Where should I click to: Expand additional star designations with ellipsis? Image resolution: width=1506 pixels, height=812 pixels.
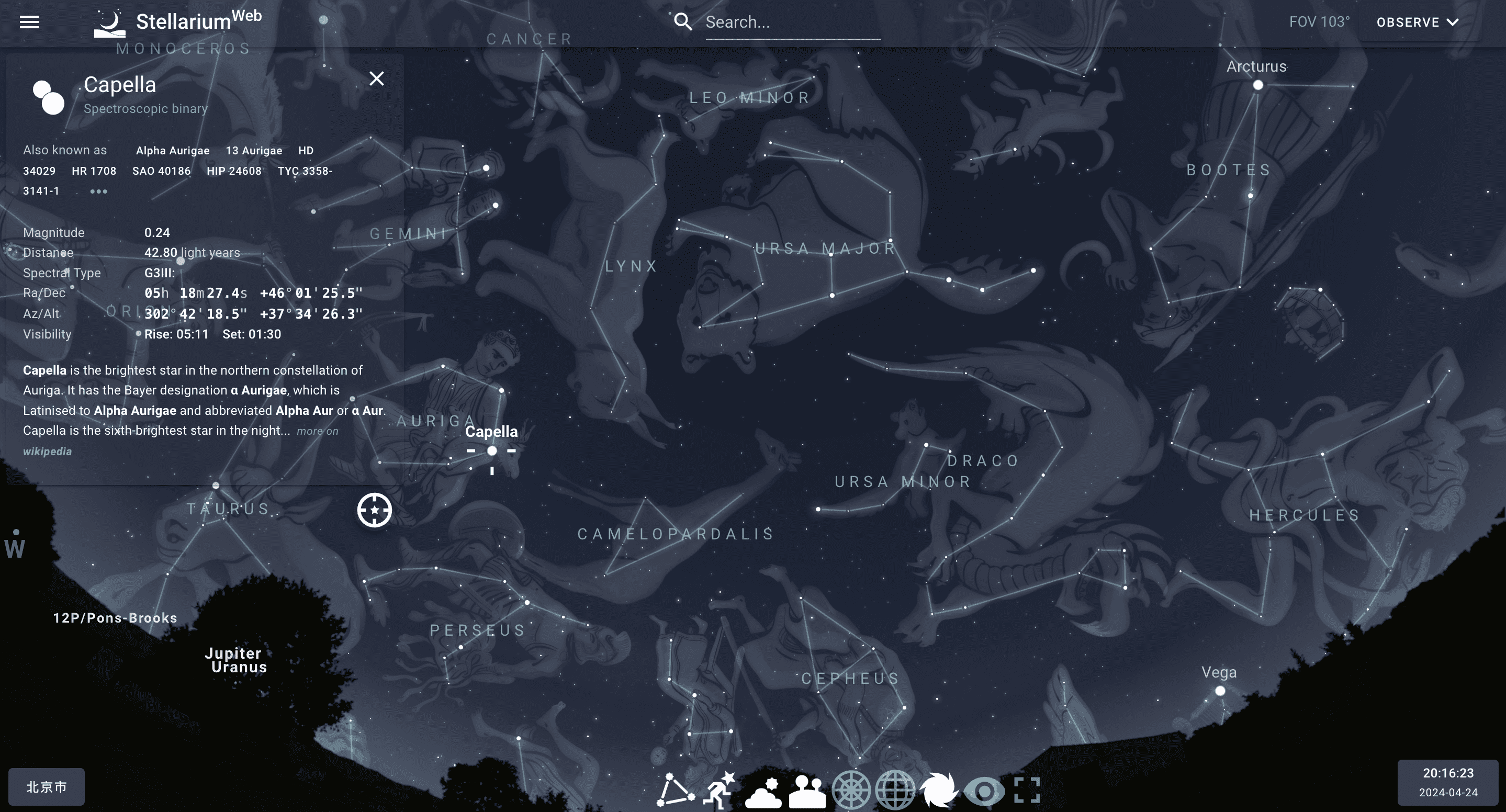98,191
